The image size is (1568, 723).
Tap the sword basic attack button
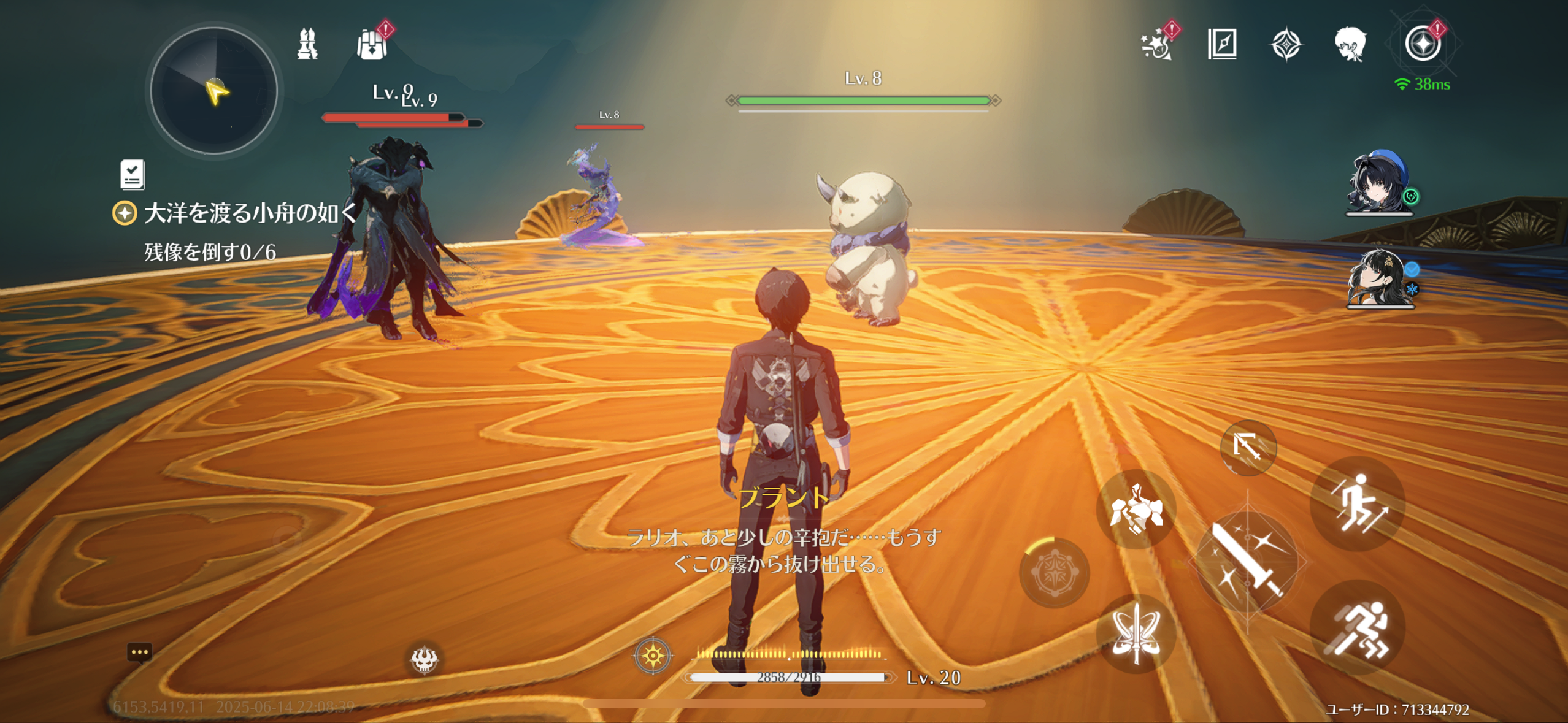coord(1248,561)
